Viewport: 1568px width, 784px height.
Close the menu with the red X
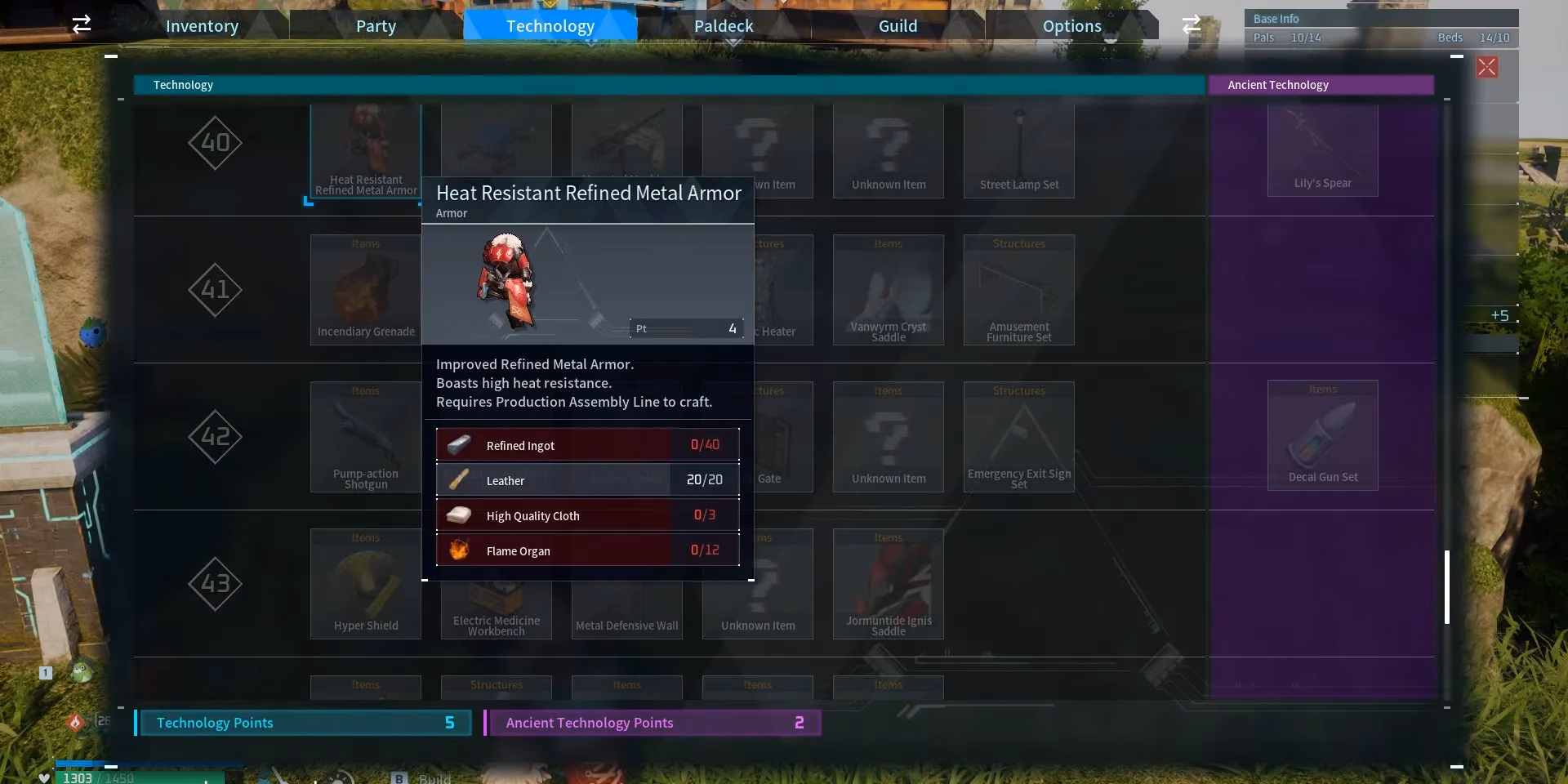coord(1486,67)
